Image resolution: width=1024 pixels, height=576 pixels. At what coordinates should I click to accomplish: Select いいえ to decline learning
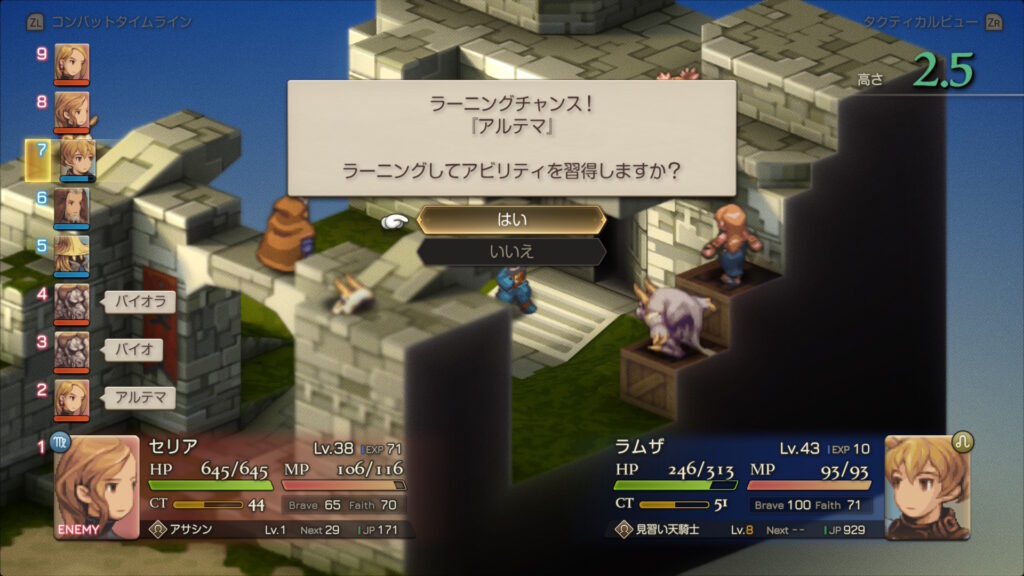pos(511,251)
